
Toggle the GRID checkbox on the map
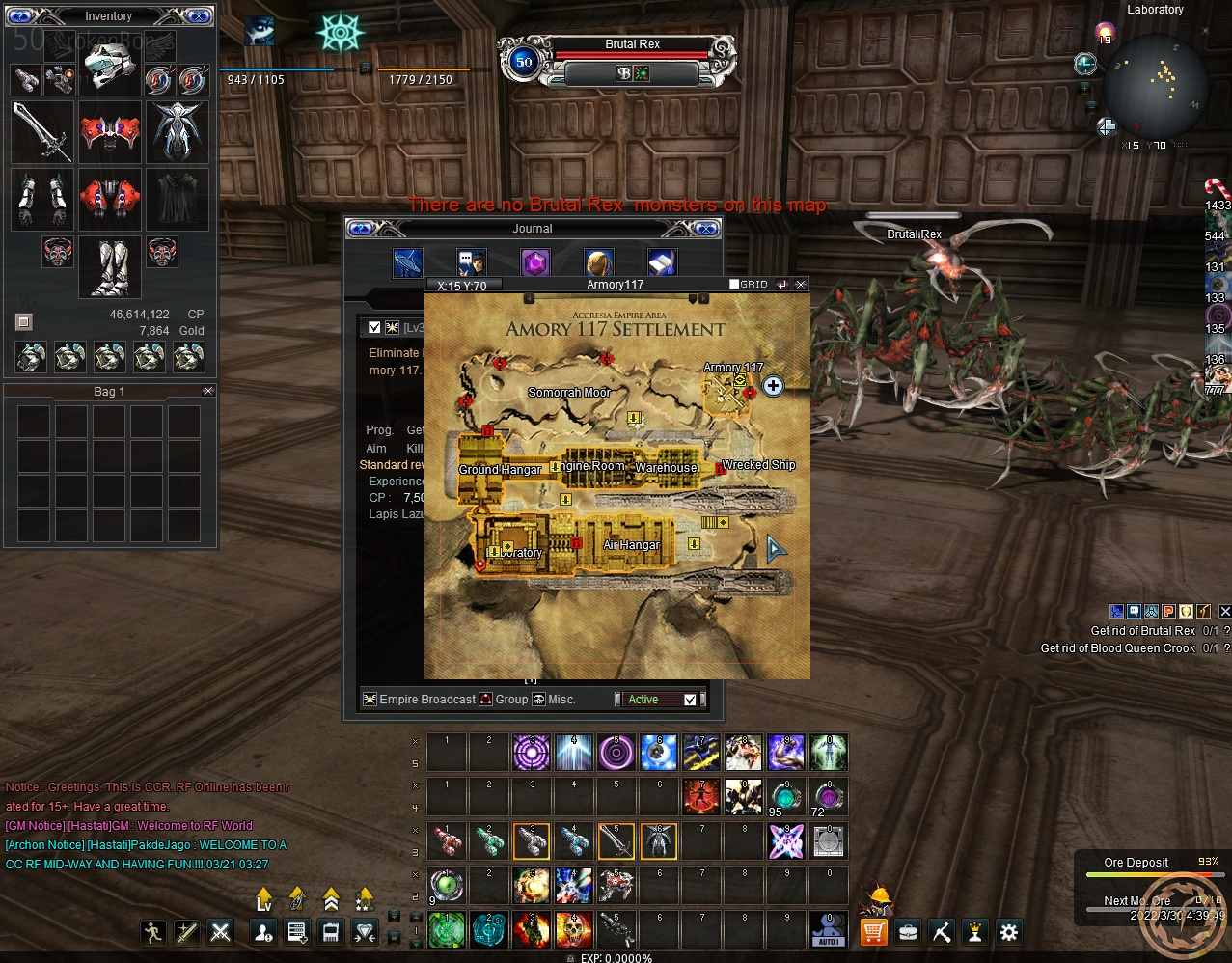[735, 285]
